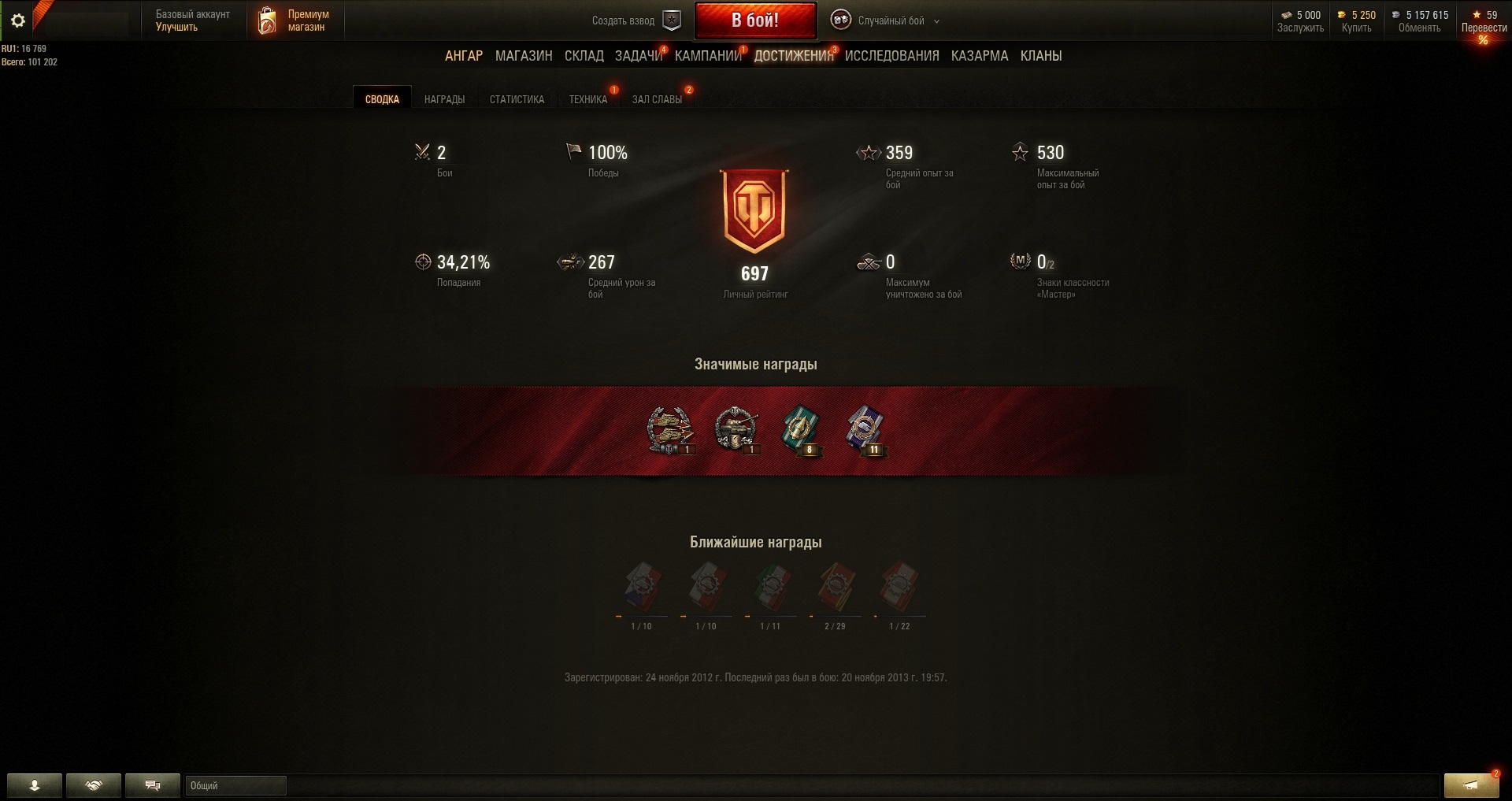Open the СКЛАД section
Viewport: 1512px width, 801px height.
(x=584, y=56)
